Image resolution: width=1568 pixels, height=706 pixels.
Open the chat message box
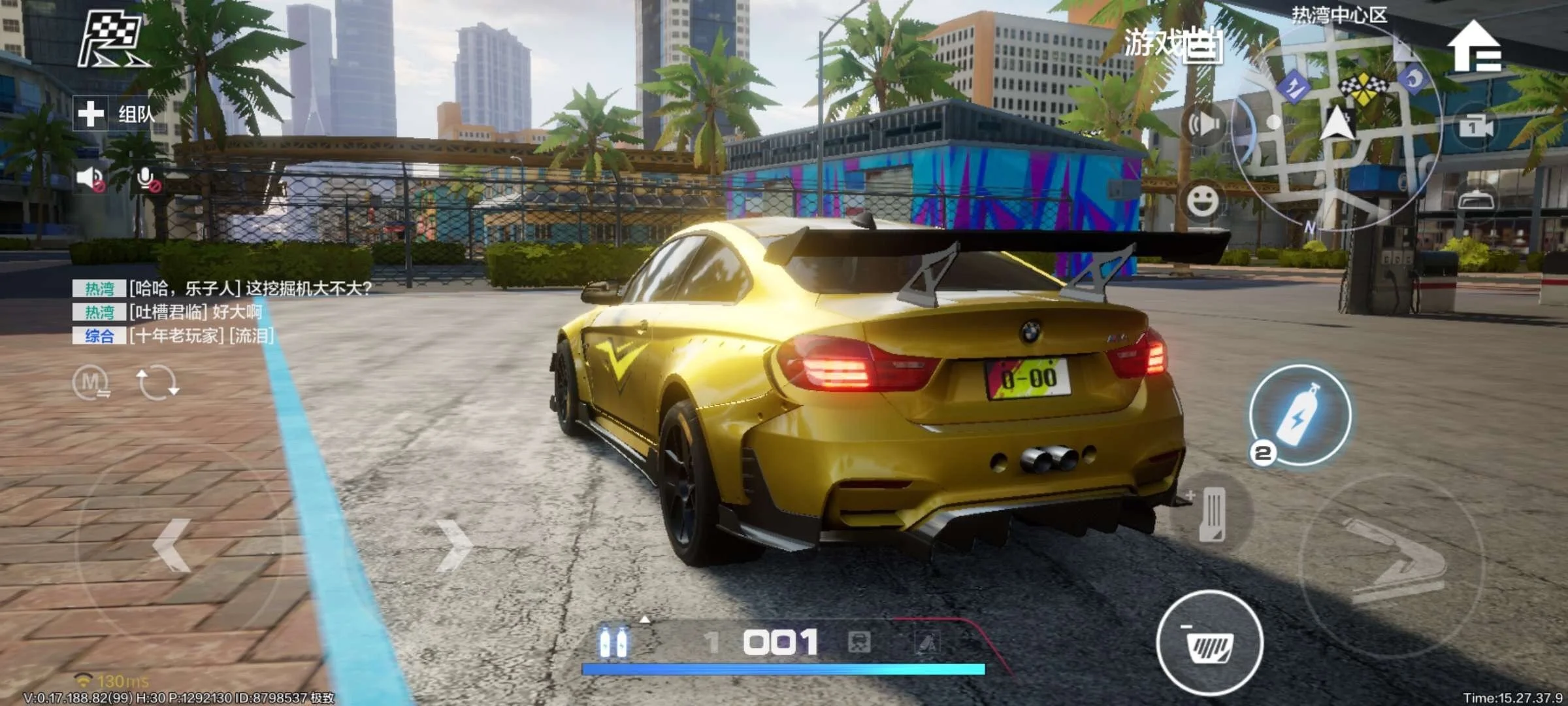222,312
